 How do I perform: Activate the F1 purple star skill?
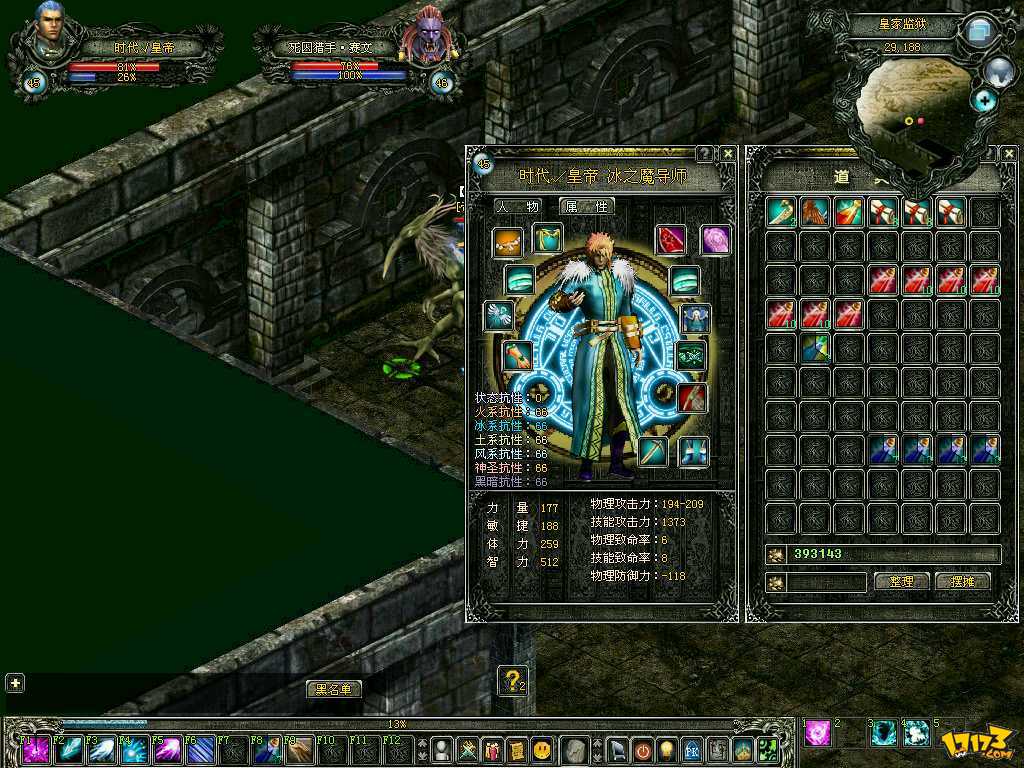coord(37,750)
